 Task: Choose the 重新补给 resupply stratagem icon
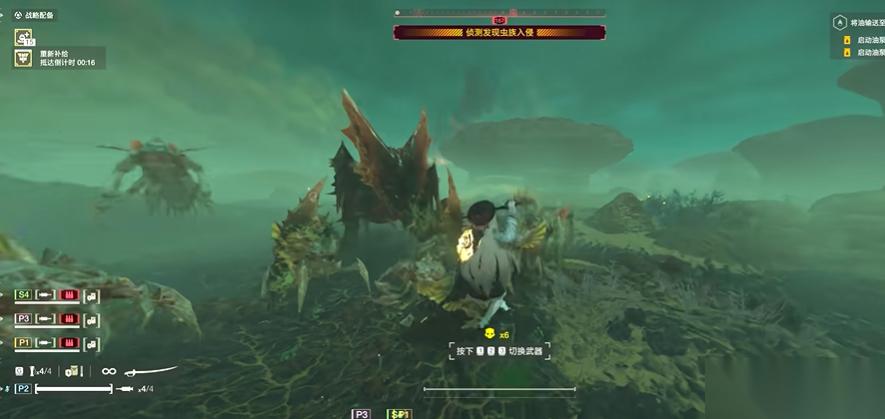pyautogui.click(x=23, y=58)
